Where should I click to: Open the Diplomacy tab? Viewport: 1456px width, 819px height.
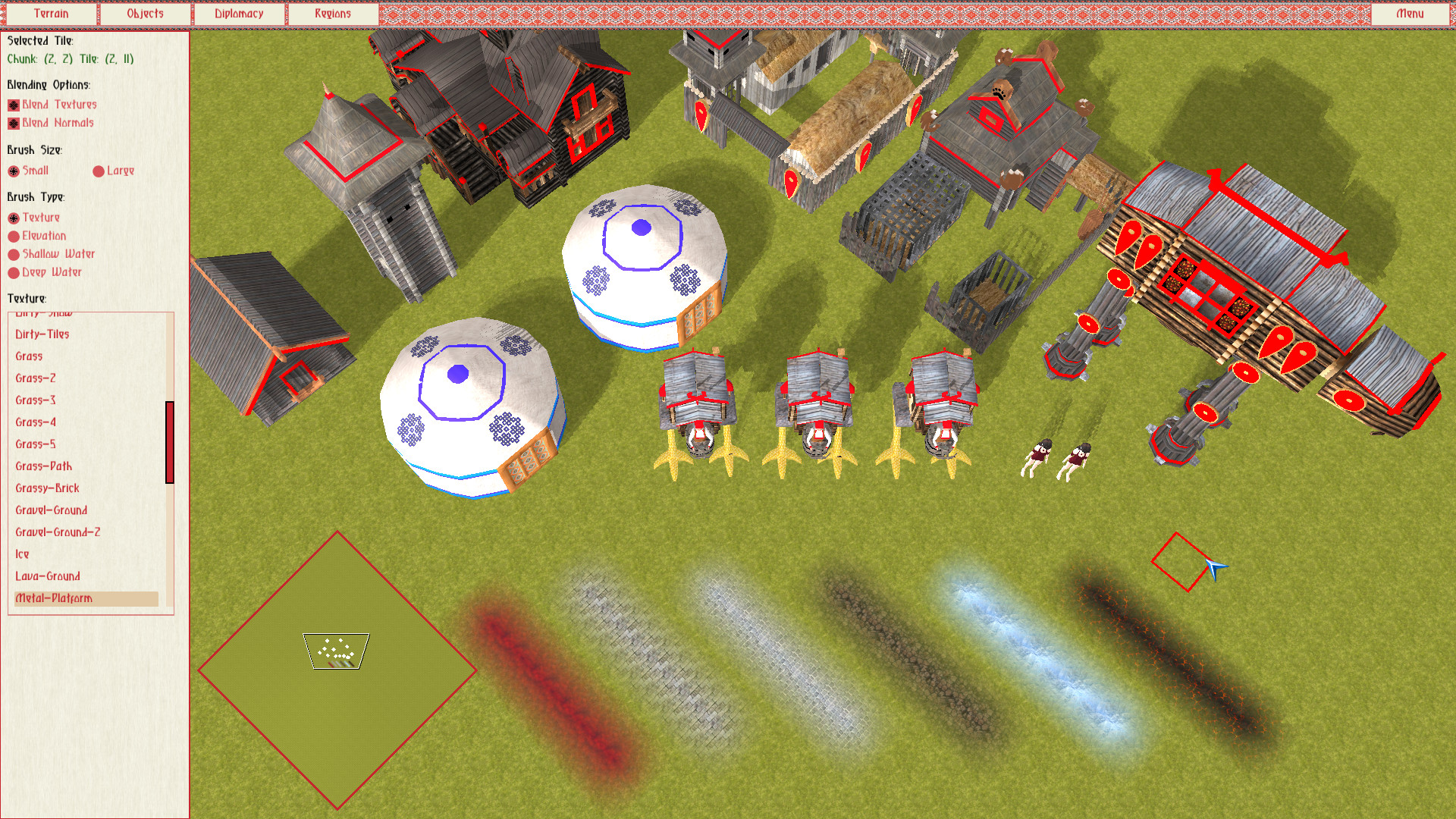pyautogui.click(x=239, y=13)
